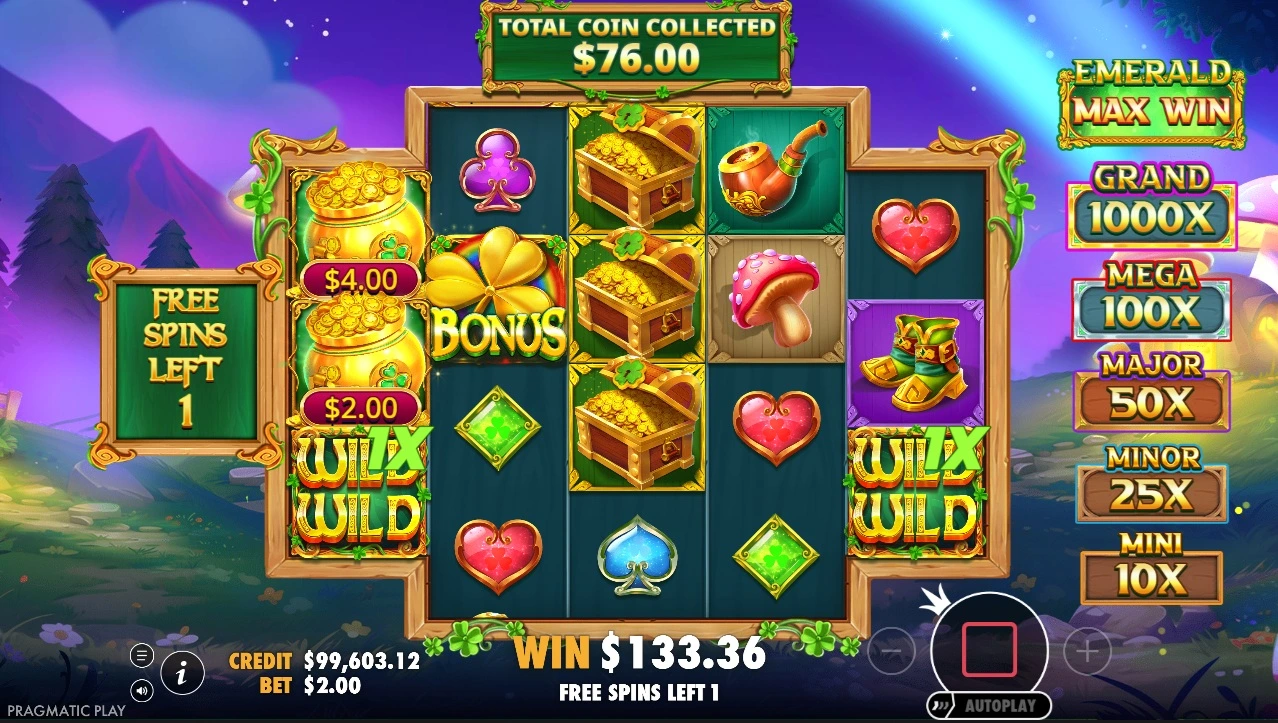Open the hamburger settings menu
1278x723 pixels.
click(x=142, y=656)
